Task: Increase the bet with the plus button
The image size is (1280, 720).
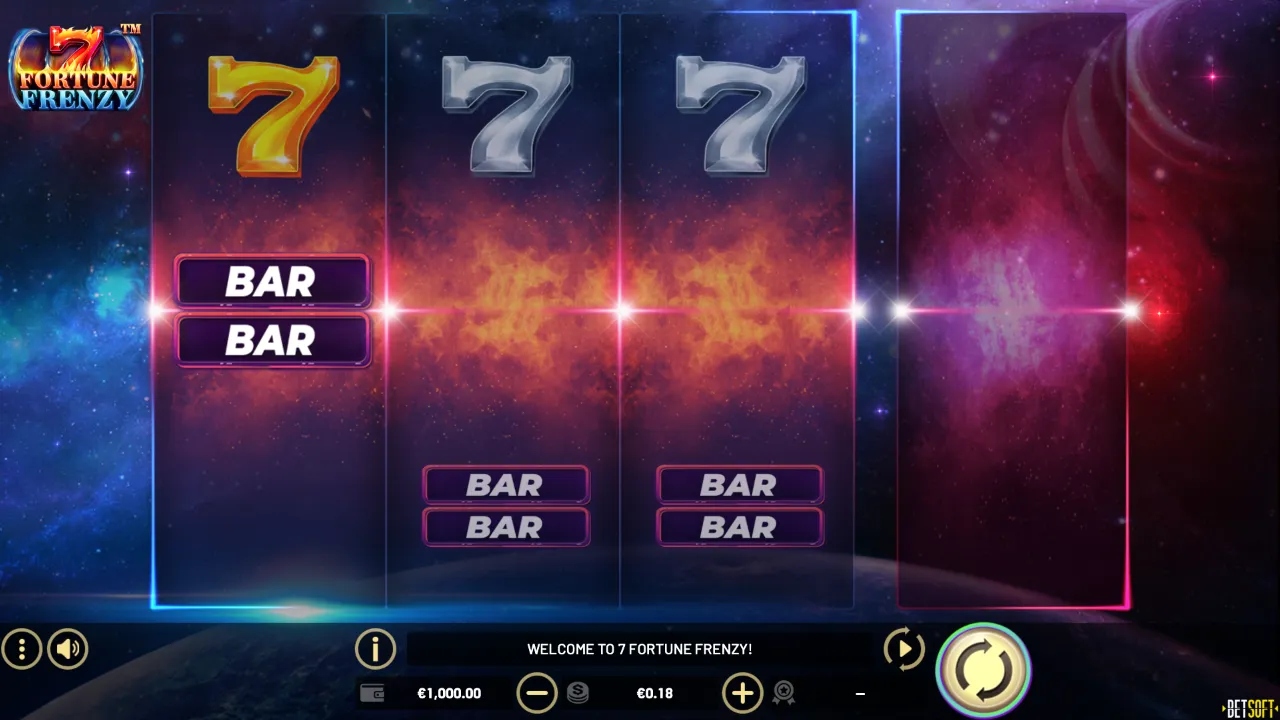Action: [742, 692]
